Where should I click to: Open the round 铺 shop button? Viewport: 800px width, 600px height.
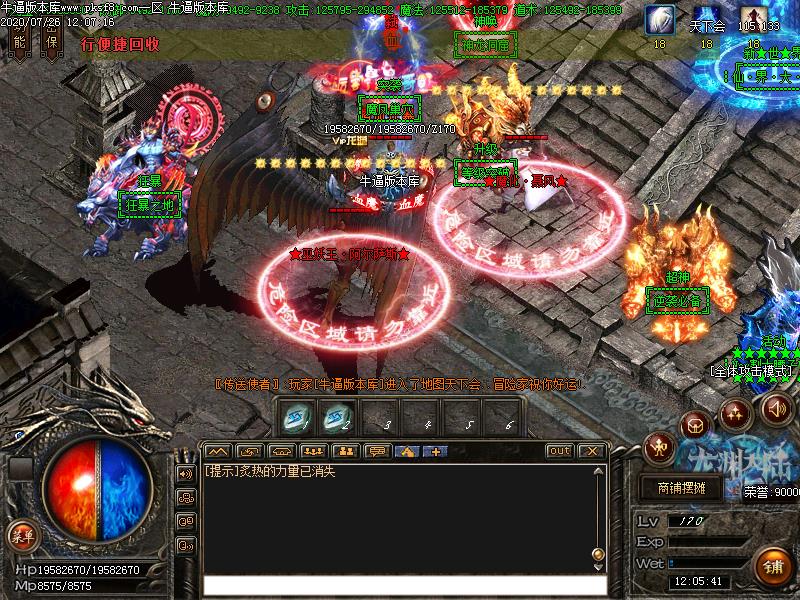pos(773,567)
